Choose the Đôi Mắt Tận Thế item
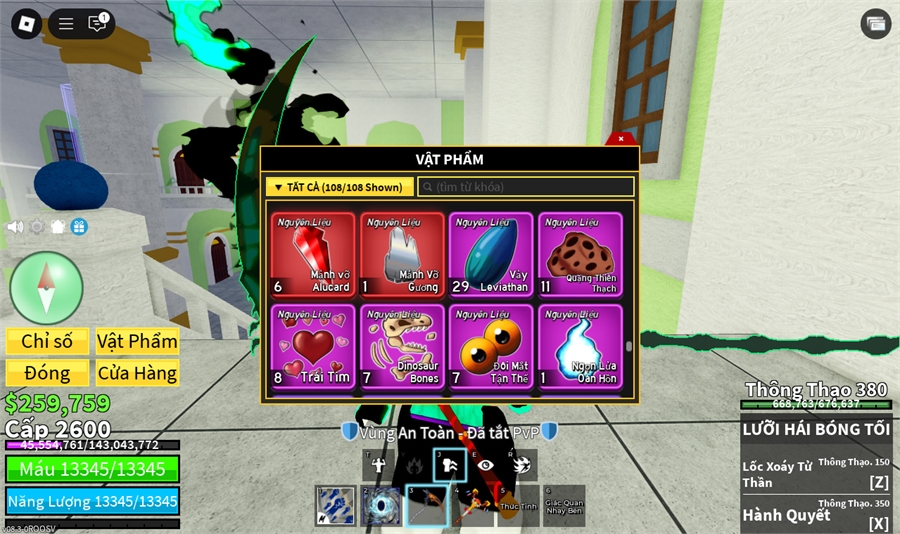900x534 pixels. [491, 346]
